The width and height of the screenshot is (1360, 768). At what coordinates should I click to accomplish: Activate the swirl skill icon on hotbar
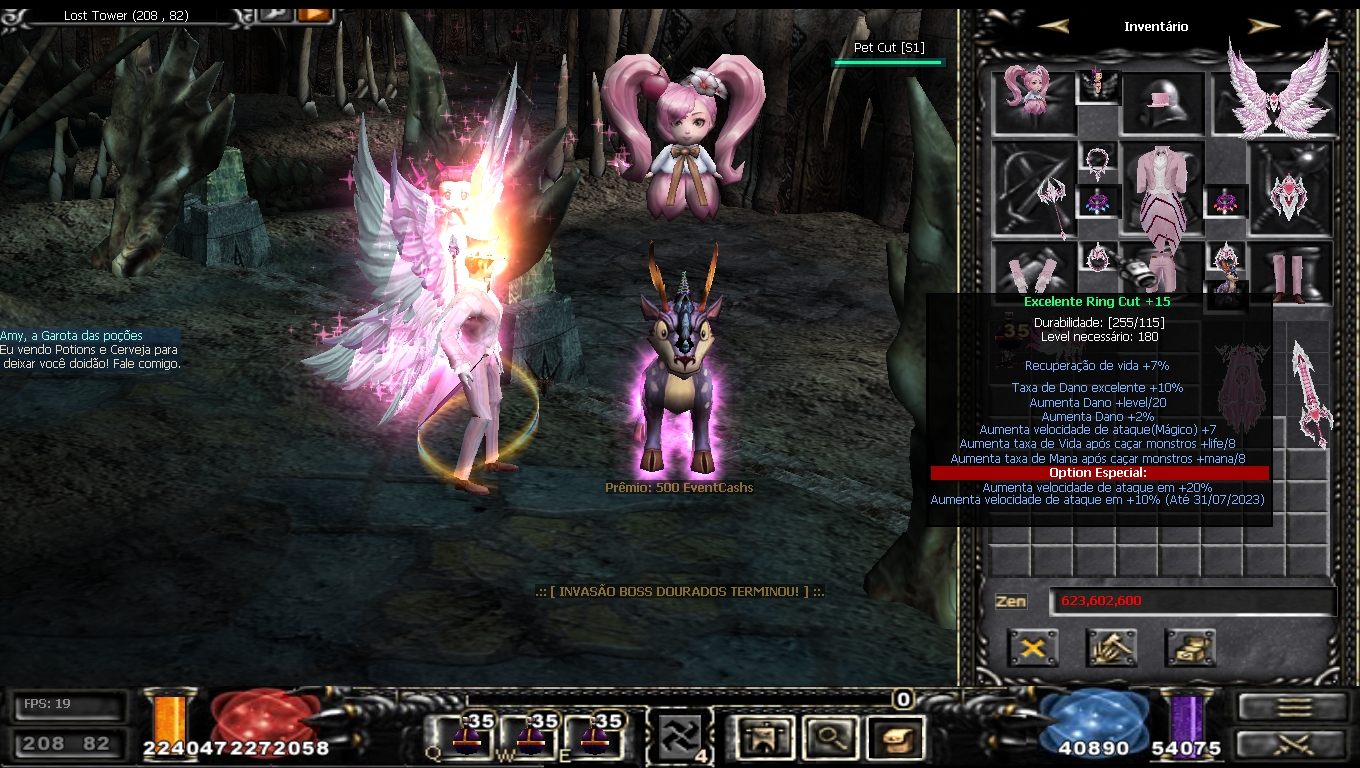(x=678, y=738)
